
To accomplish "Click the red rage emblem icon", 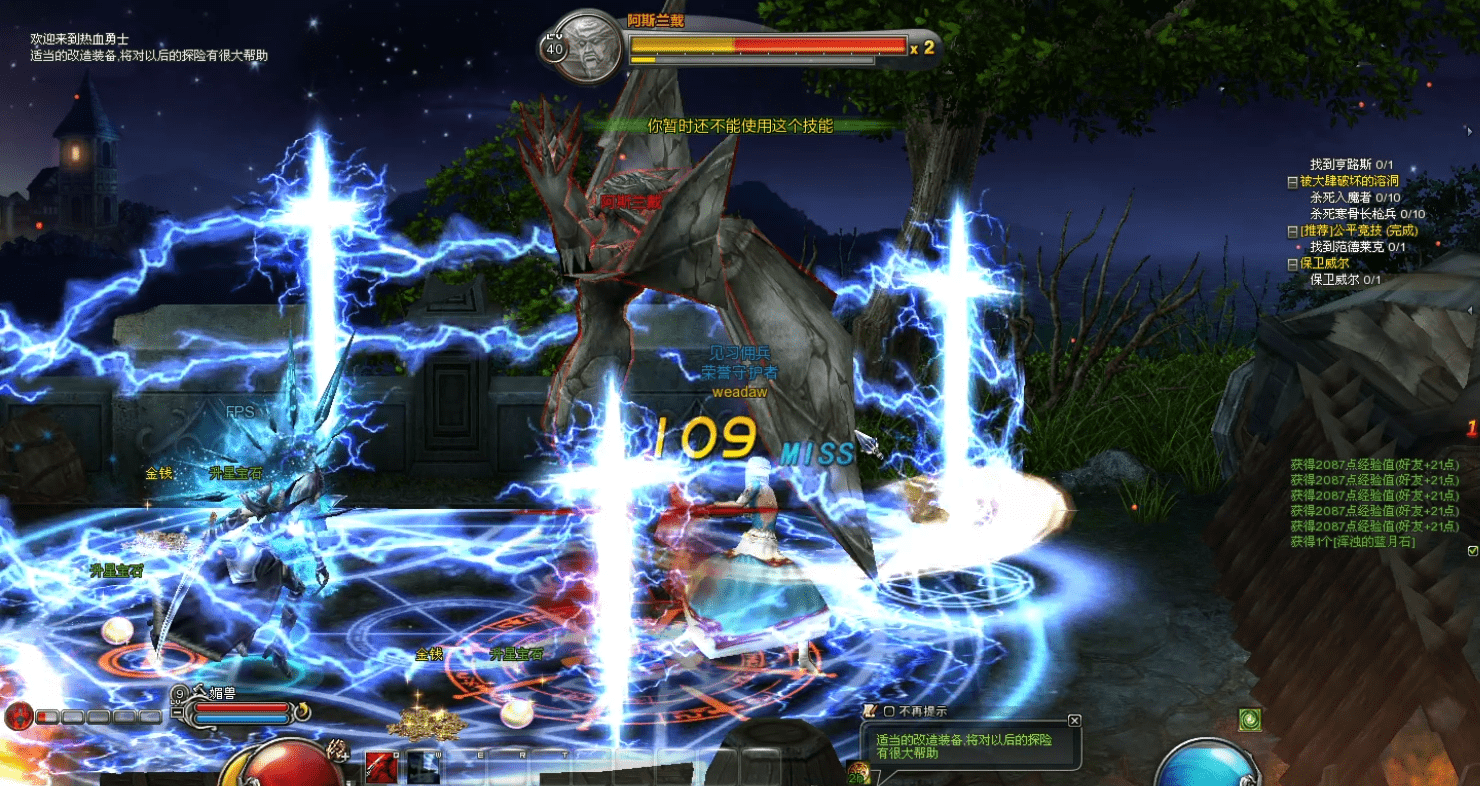I will click(18, 716).
